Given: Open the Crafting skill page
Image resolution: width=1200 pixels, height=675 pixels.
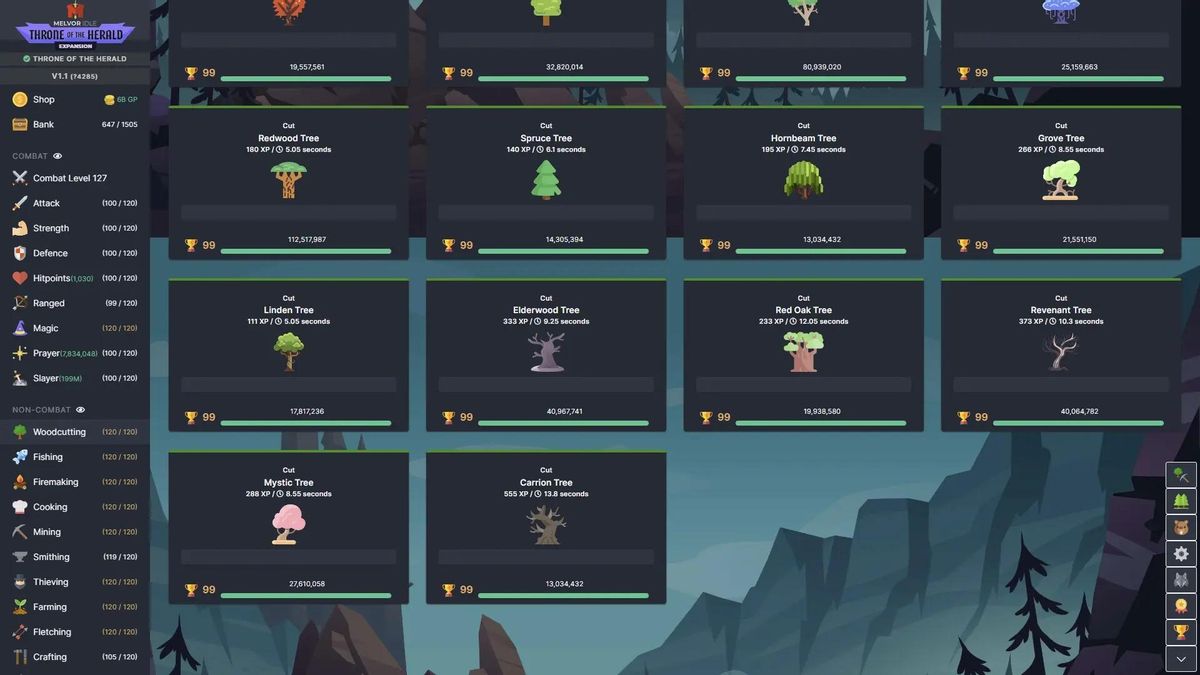Looking at the screenshot, I should [x=50, y=657].
